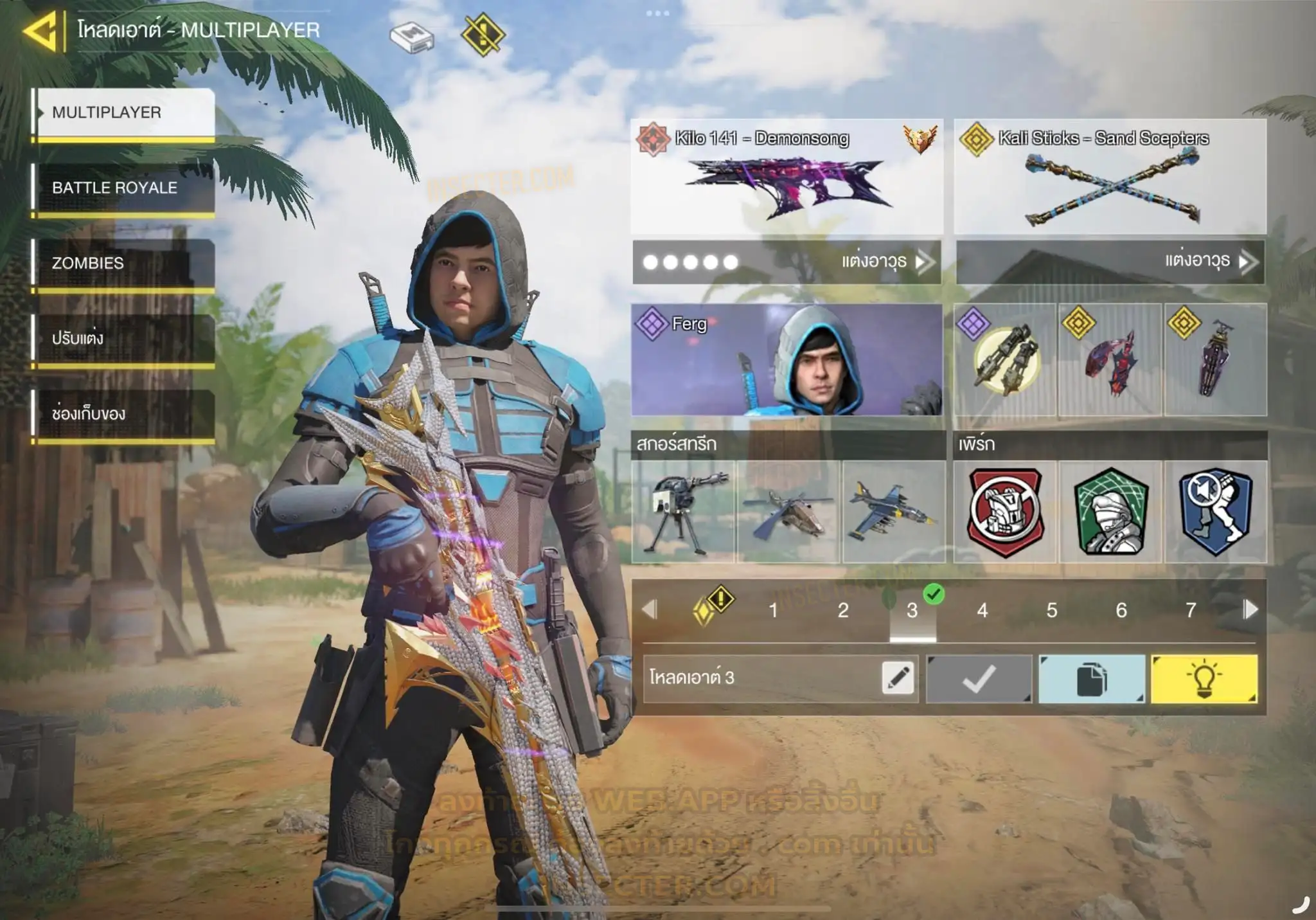Select the blue Dead Silence perk slot

(1216, 512)
